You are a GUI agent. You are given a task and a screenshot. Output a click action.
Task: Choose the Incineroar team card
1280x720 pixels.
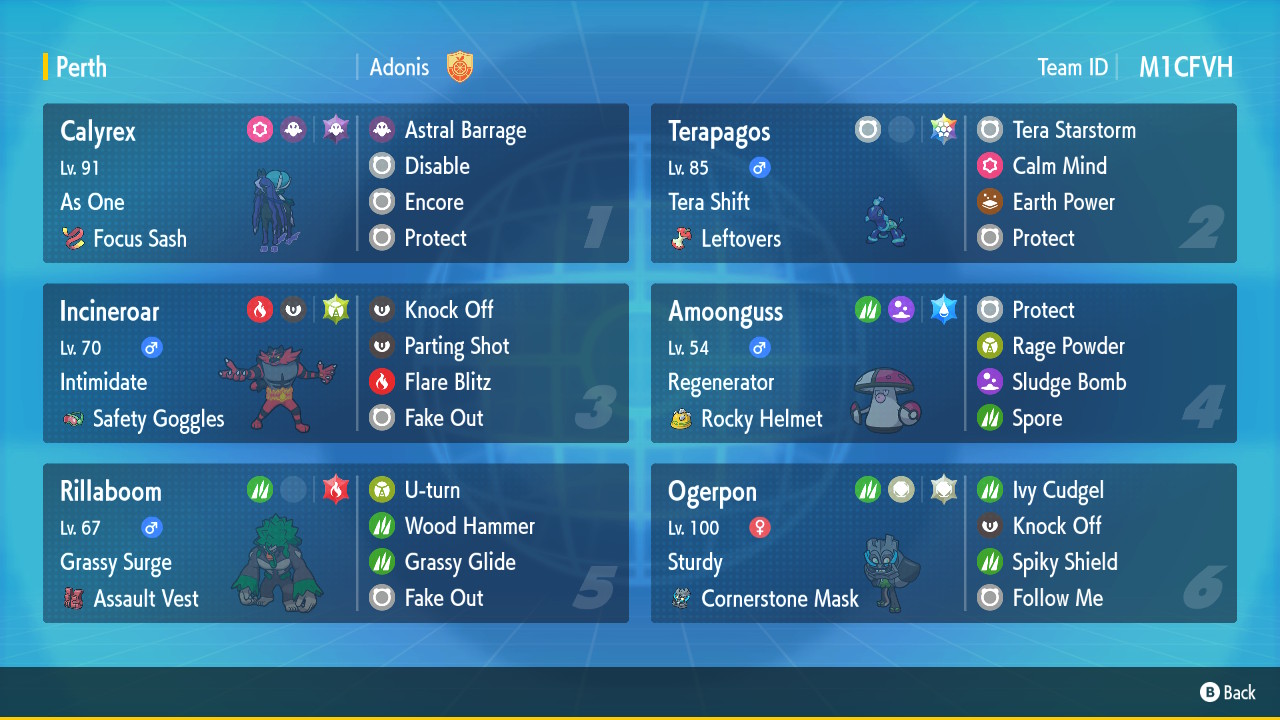click(335, 363)
